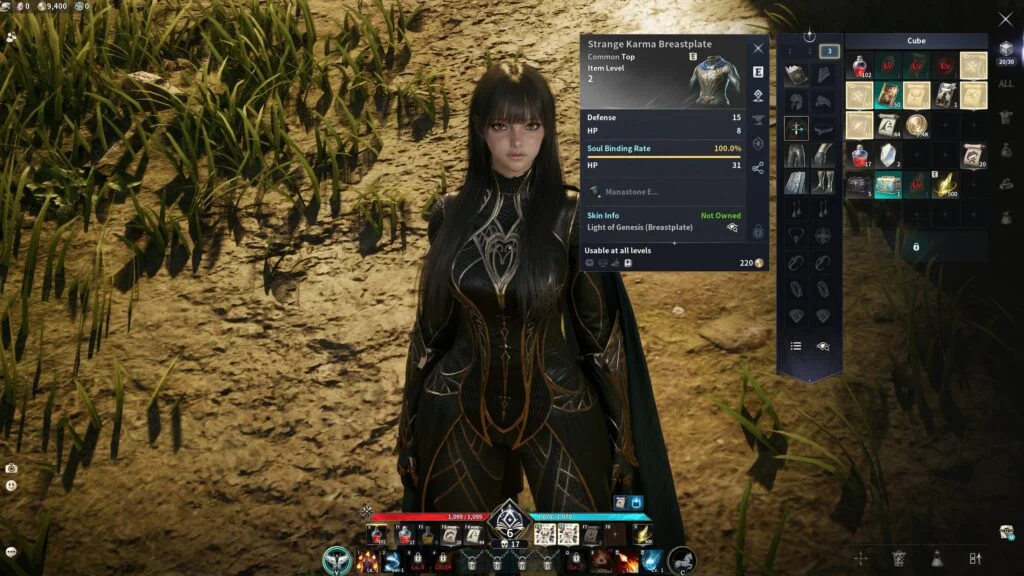The image size is (1024, 576).
Task: Click the share icon on item tooltip
Action: (x=758, y=168)
